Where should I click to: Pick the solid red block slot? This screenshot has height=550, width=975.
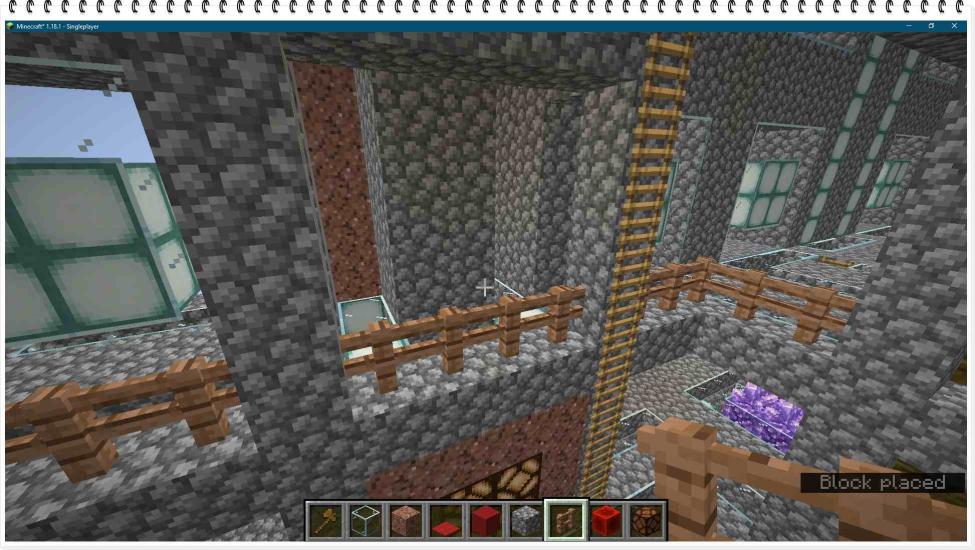coord(486,520)
